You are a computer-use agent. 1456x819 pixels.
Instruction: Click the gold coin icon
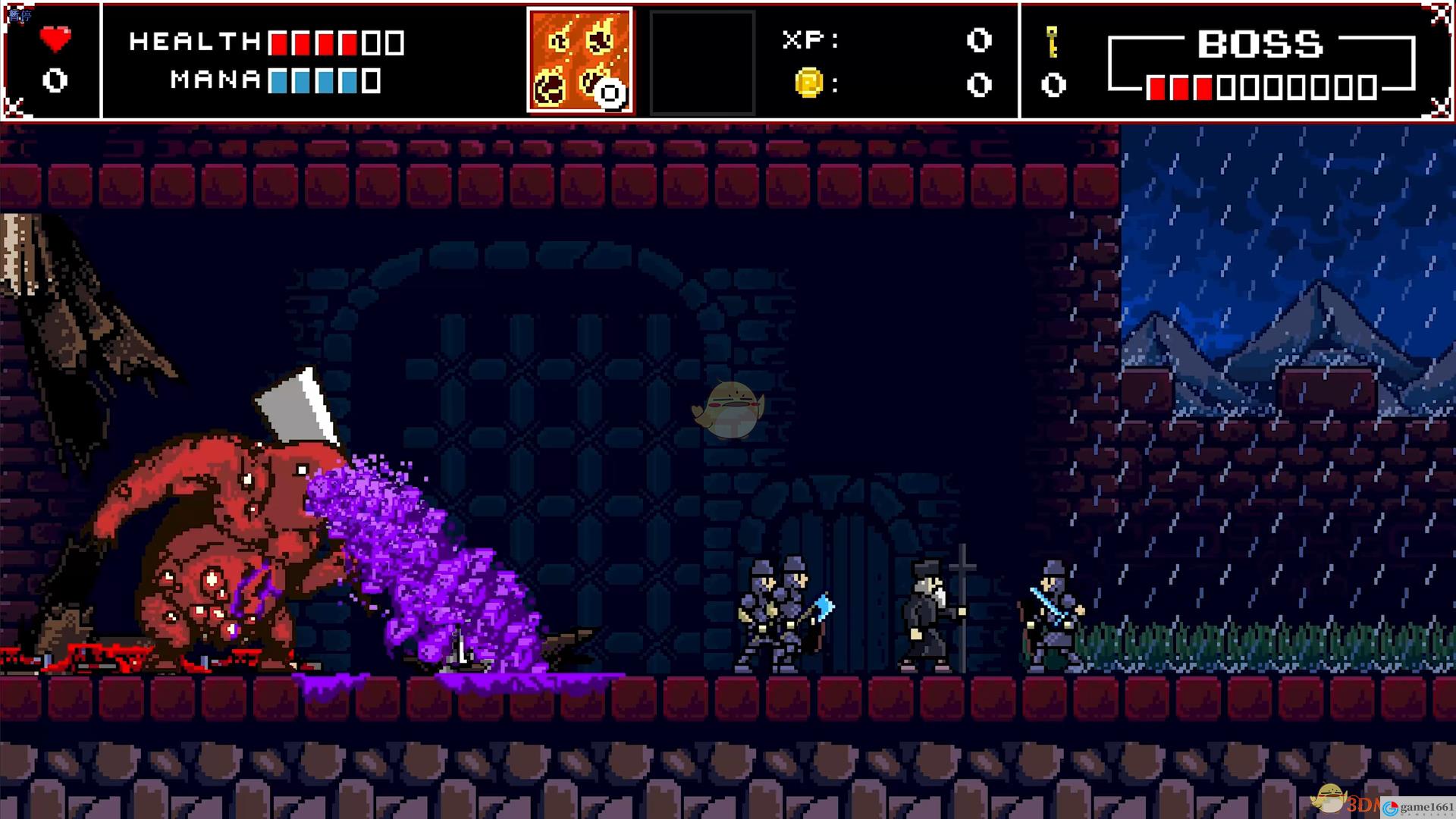click(808, 82)
